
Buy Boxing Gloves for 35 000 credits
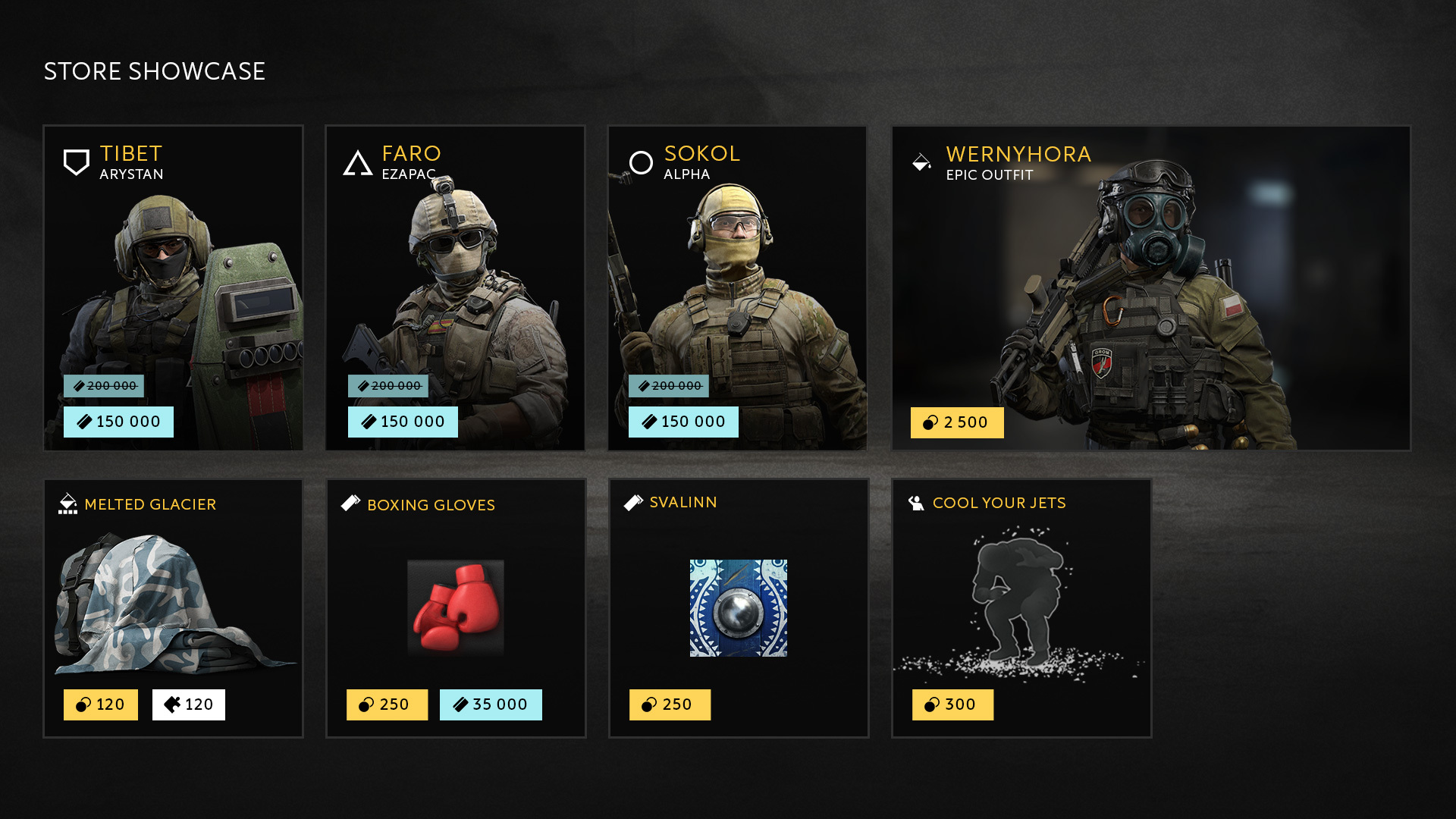click(491, 704)
